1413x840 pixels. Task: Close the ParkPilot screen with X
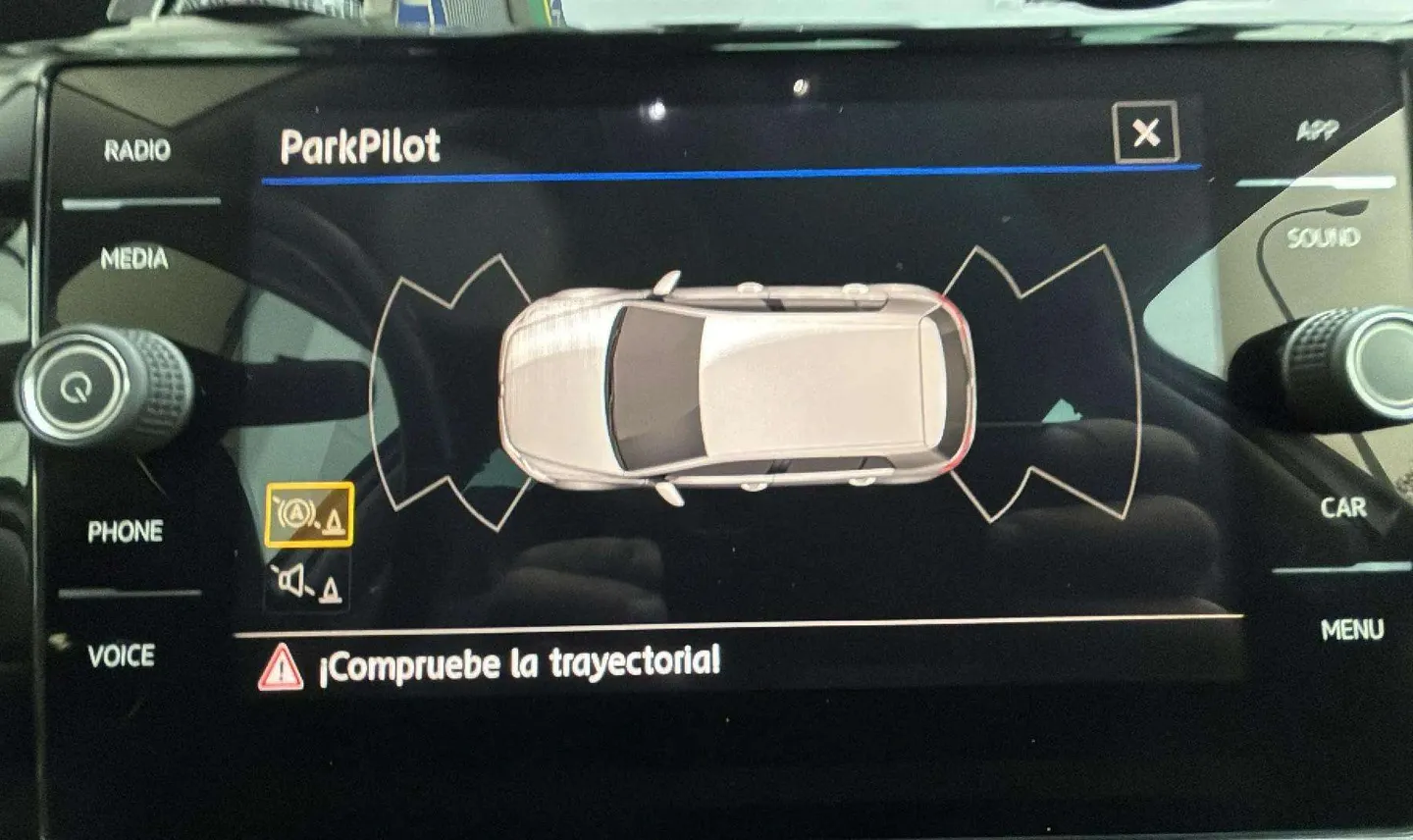(x=1145, y=132)
